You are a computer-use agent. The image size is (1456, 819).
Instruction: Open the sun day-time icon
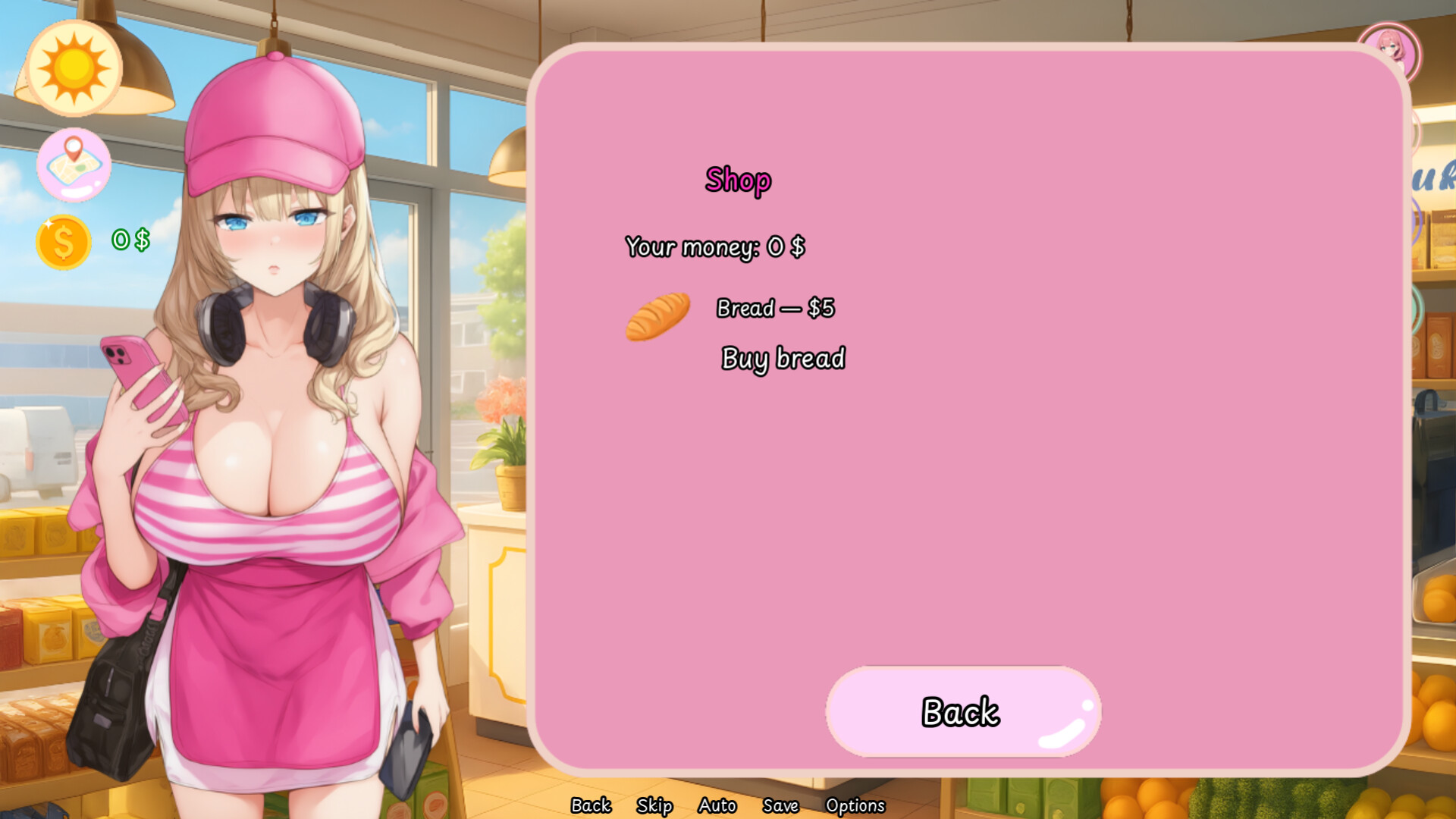(74, 69)
